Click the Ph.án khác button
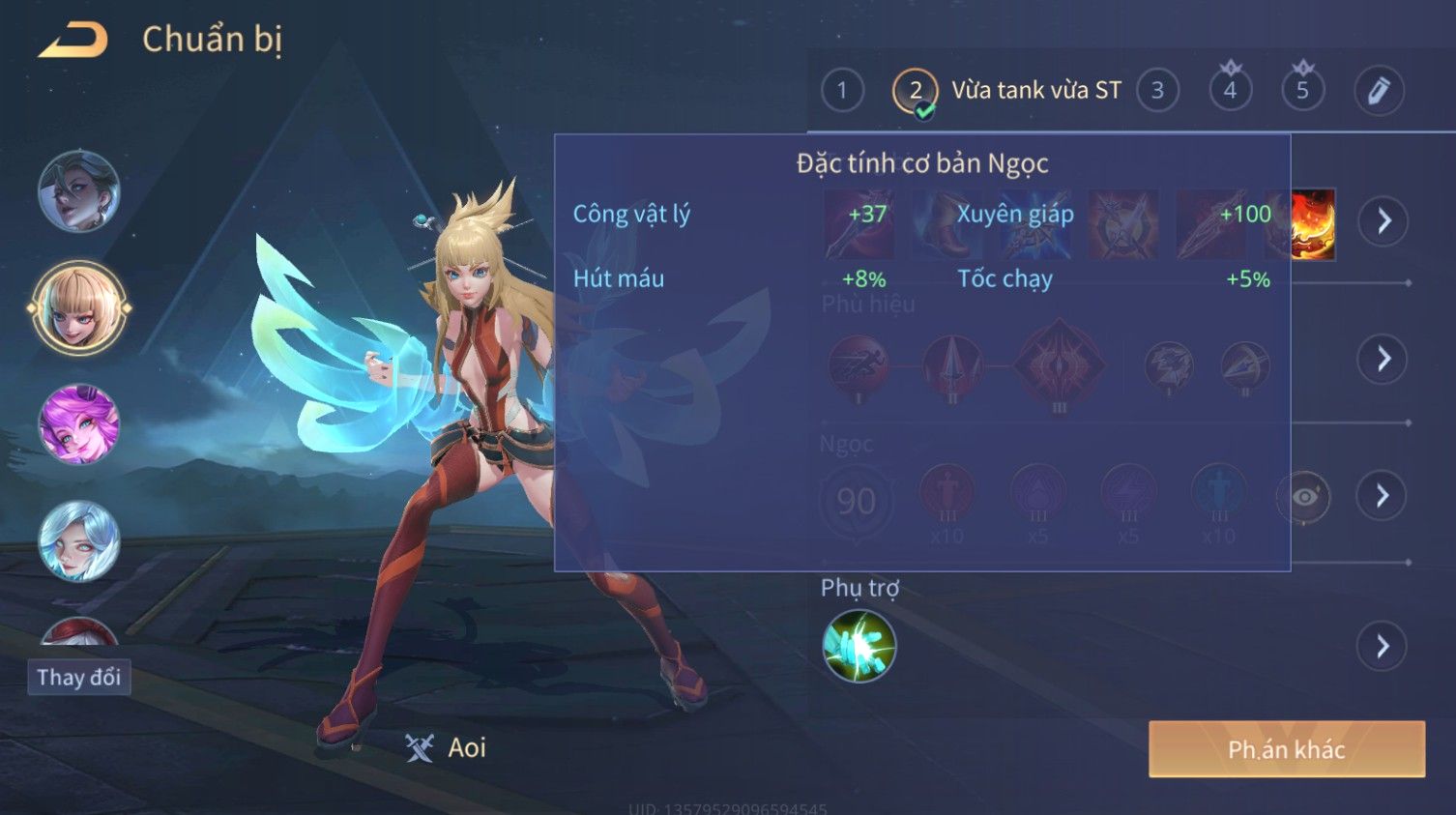This screenshot has width=1456, height=815. point(1286,749)
